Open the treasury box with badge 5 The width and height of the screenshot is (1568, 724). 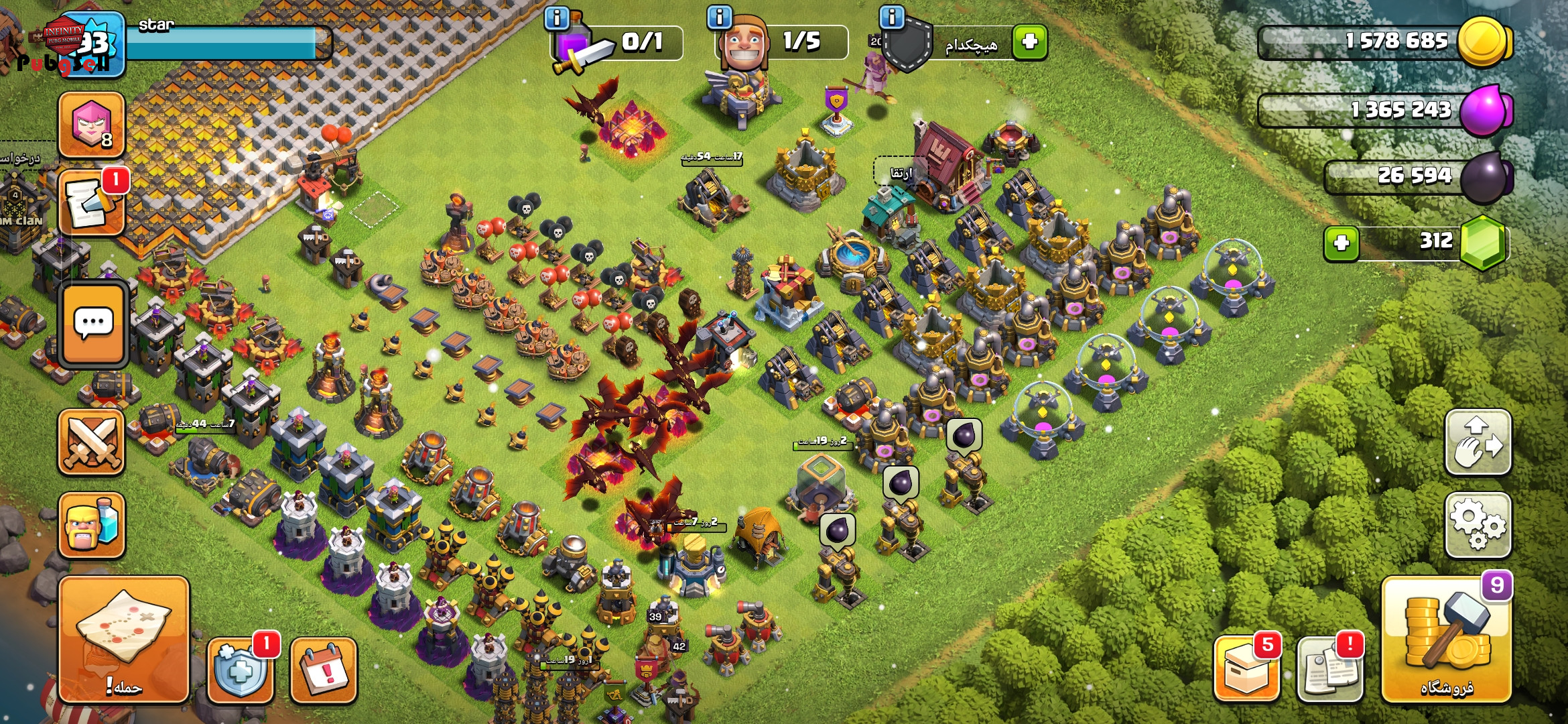(x=1246, y=670)
